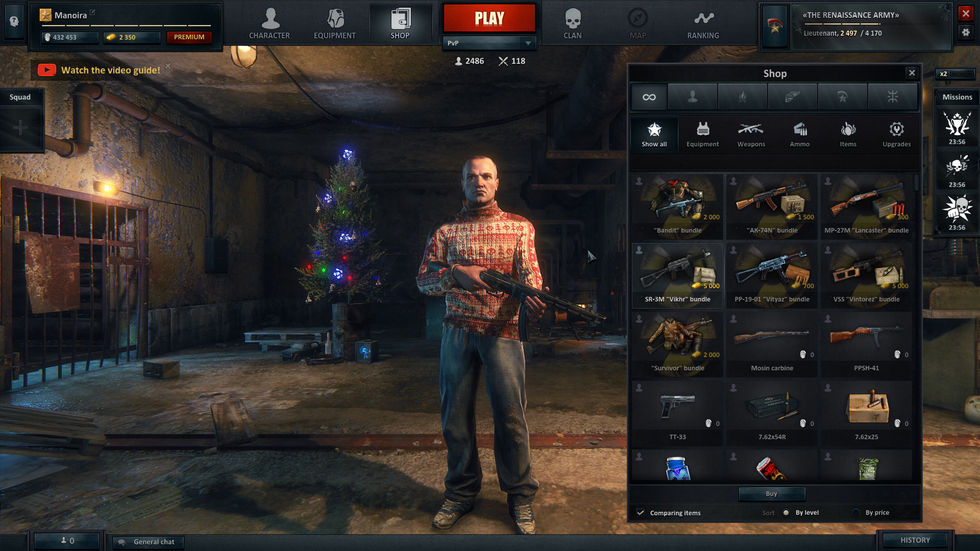Select the Show all shop category
Image resolution: width=980 pixels, height=551 pixels.
coord(654,134)
